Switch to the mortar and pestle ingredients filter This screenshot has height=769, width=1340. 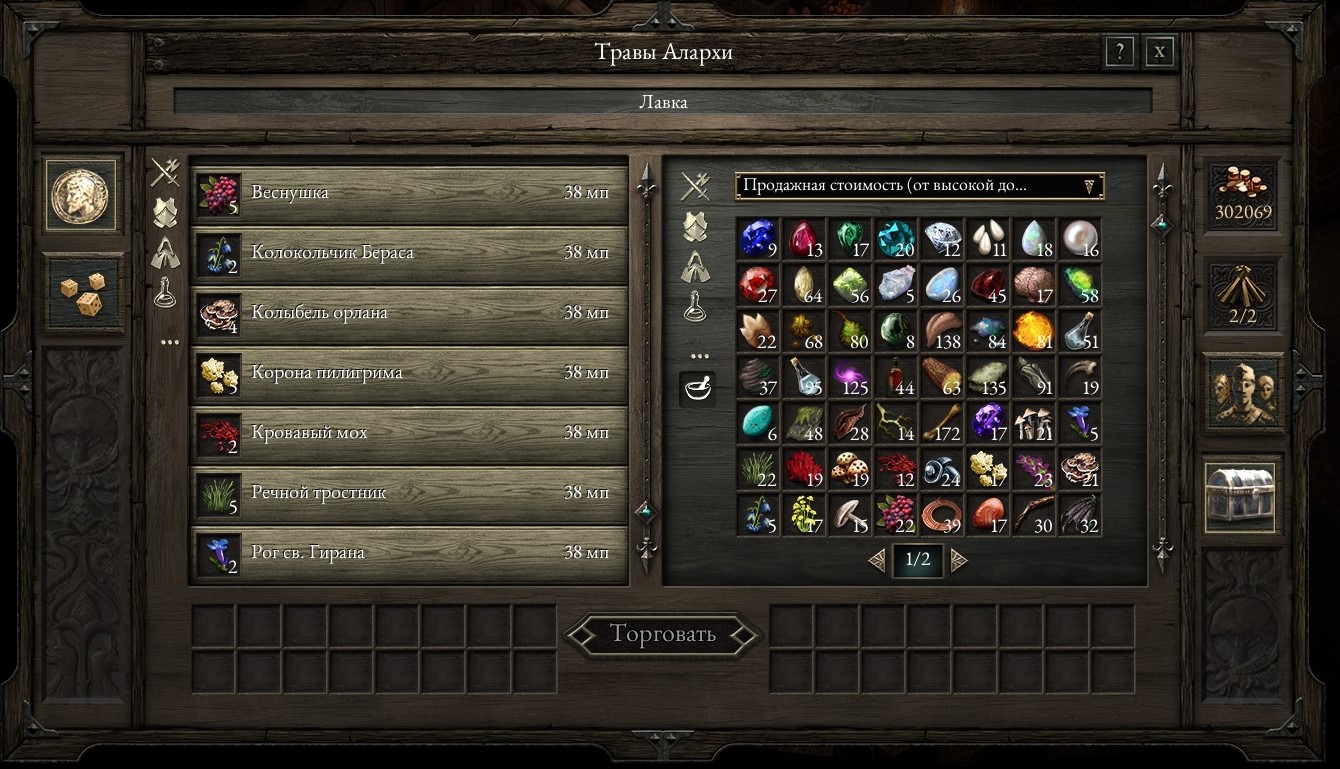coord(697,388)
